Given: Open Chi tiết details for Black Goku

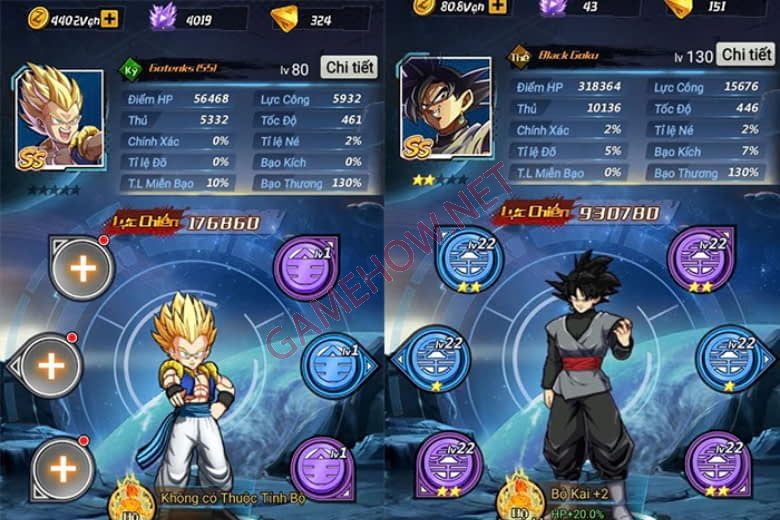Looking at the screenshot, I should point(747,54).
